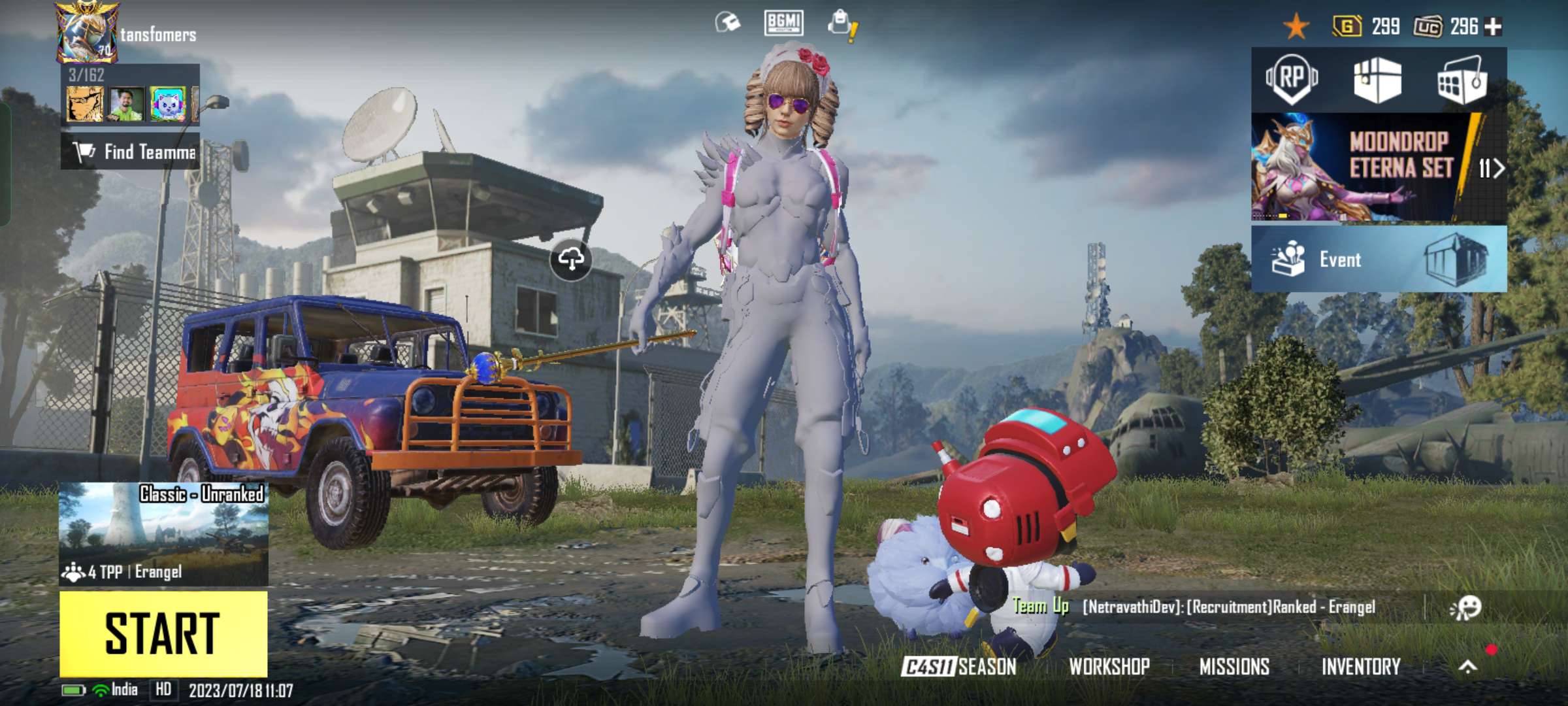
Task: Add UC with the plus button
Action: click(x=1494, y=27)
